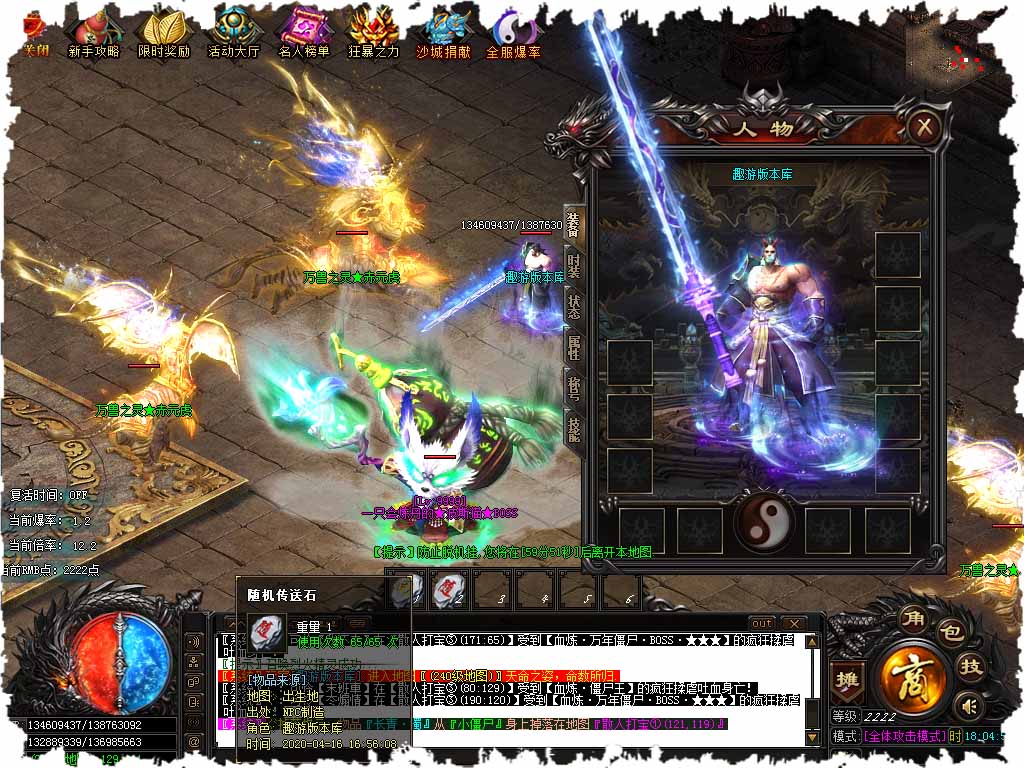Switch to the 时装 fashion tab
This screenshot has height=768, width=1024.
coord(574,267)
